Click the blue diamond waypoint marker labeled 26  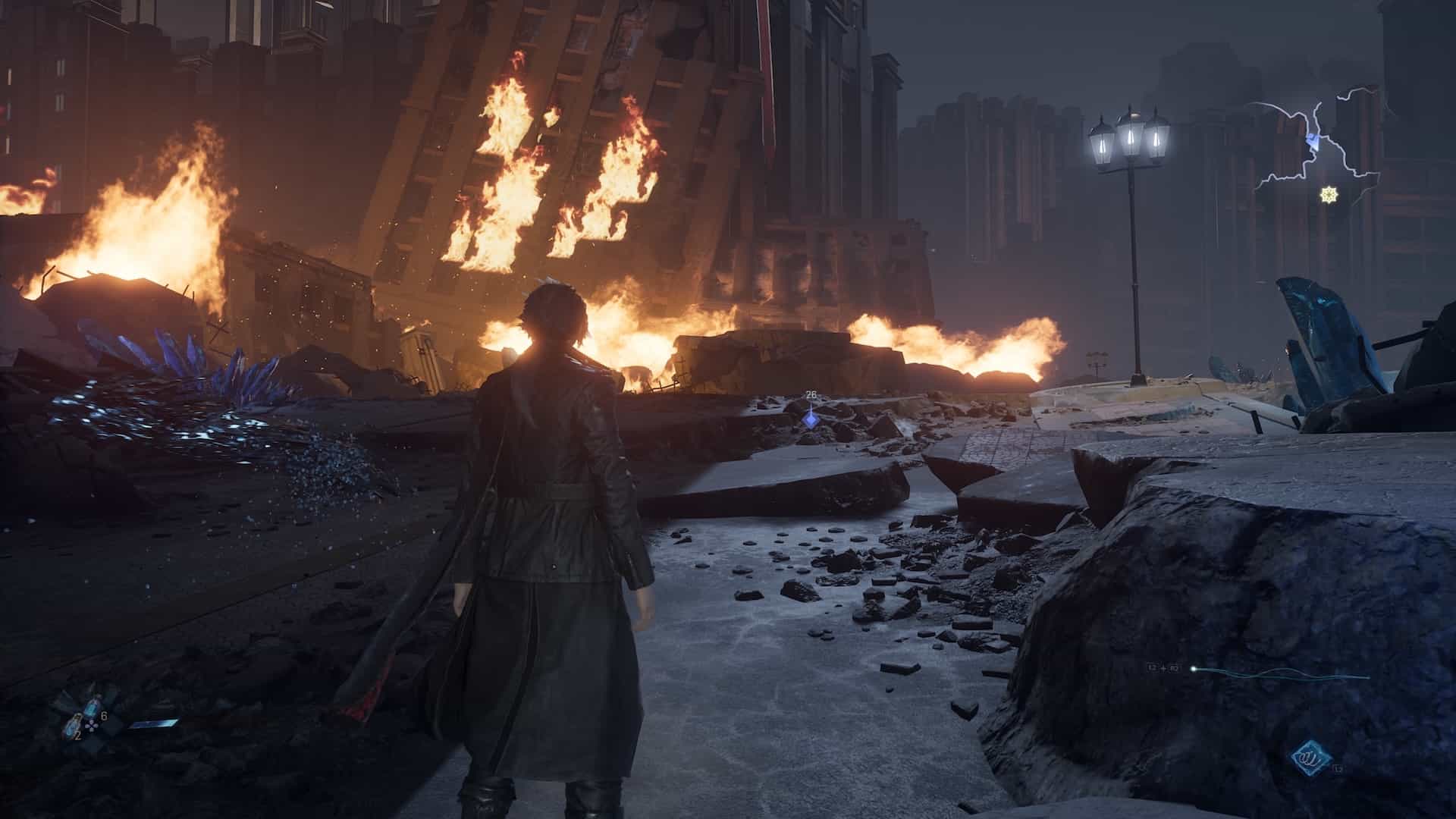pos(811,416)
